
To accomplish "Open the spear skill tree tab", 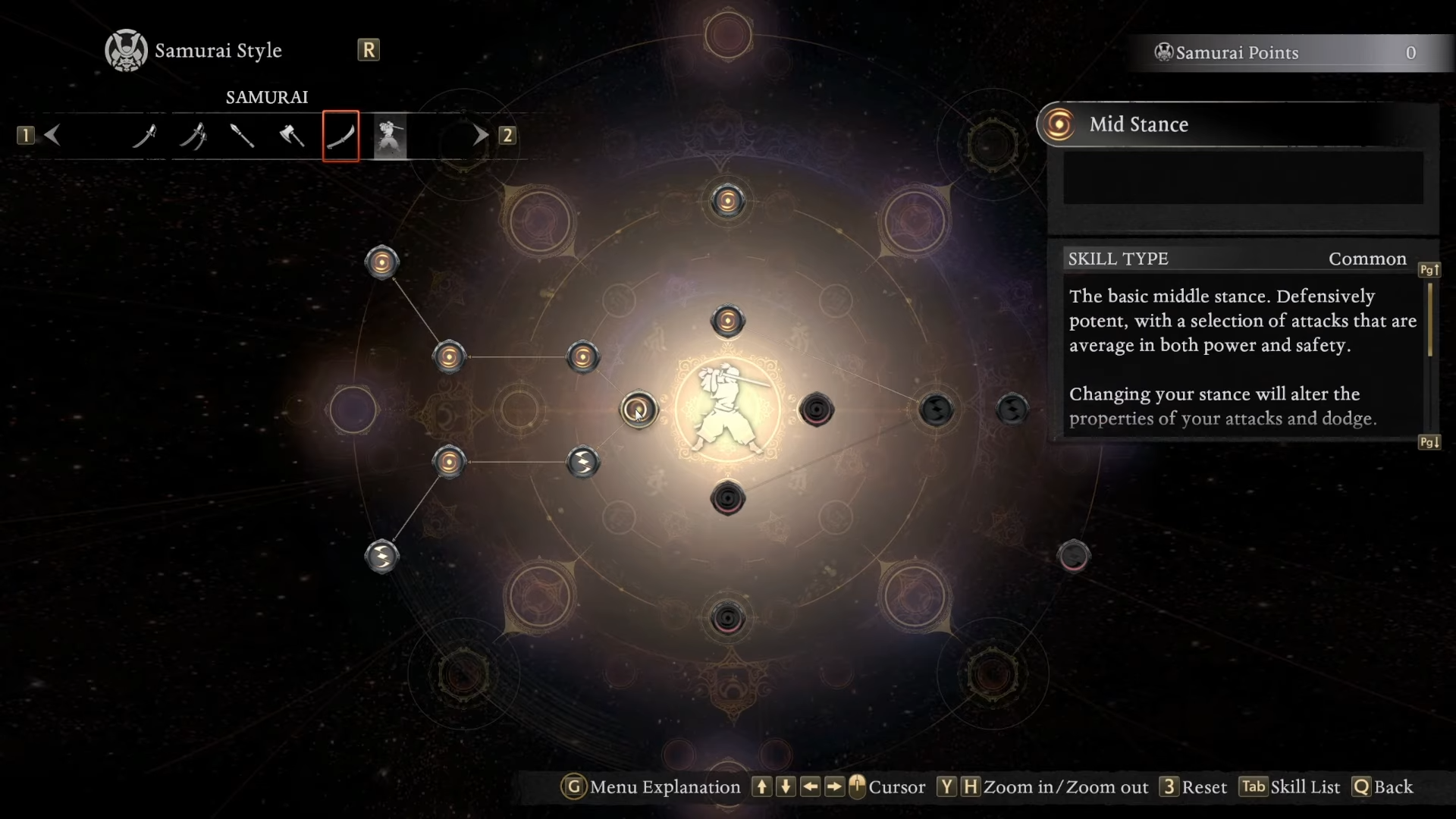I will pos(242,136).
